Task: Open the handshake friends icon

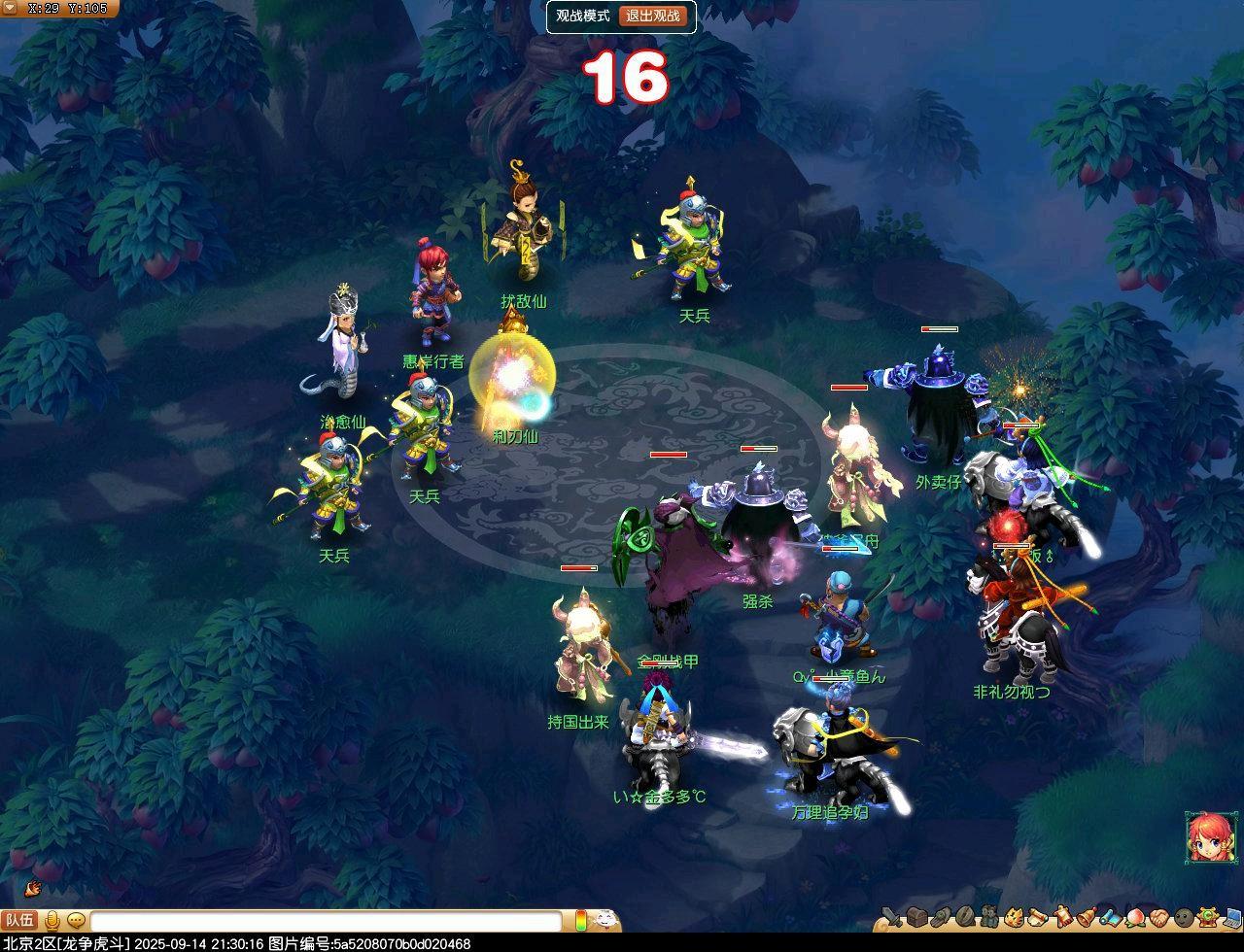Action: coord(1158,917)
